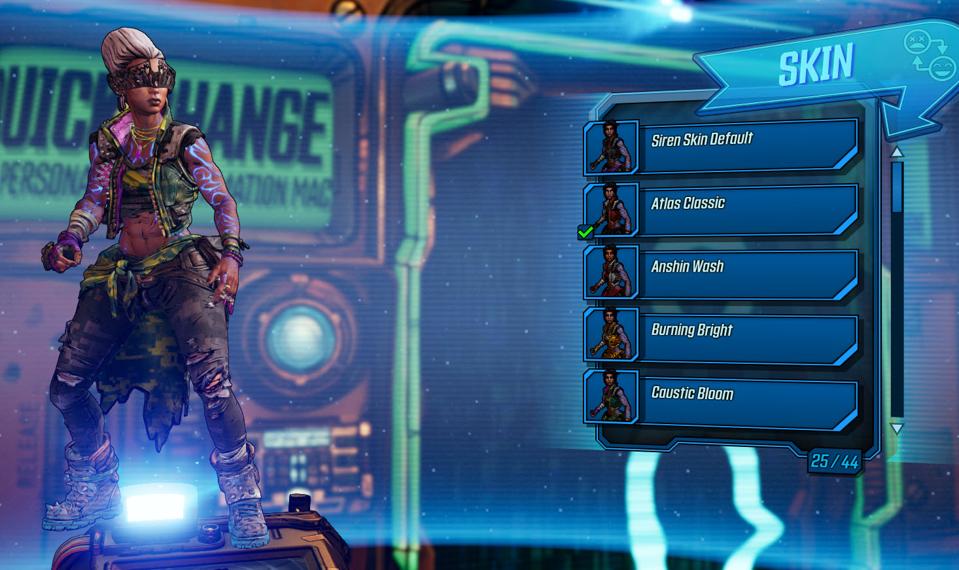Pick the Anshin Wash skin
The height and width of the screenshot is (570, 959).
pos(722,274)
